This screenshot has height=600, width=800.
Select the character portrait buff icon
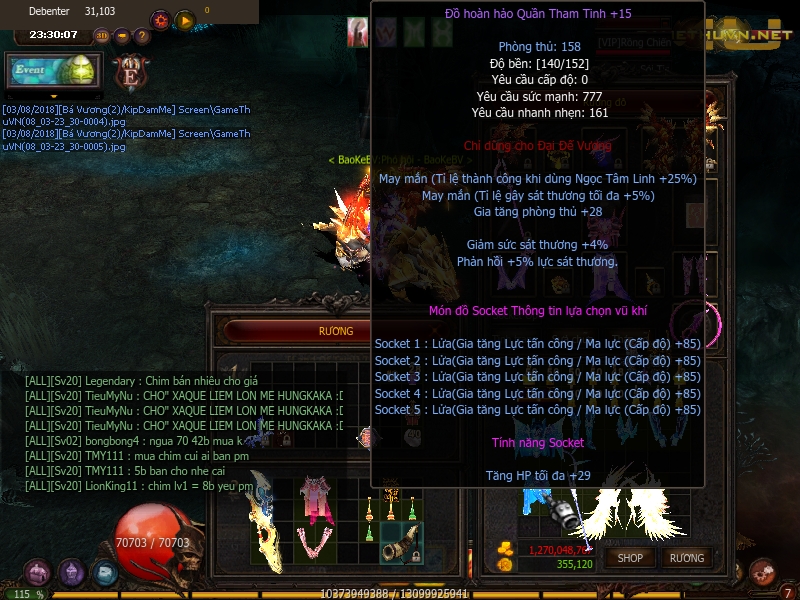click(357, 32)
